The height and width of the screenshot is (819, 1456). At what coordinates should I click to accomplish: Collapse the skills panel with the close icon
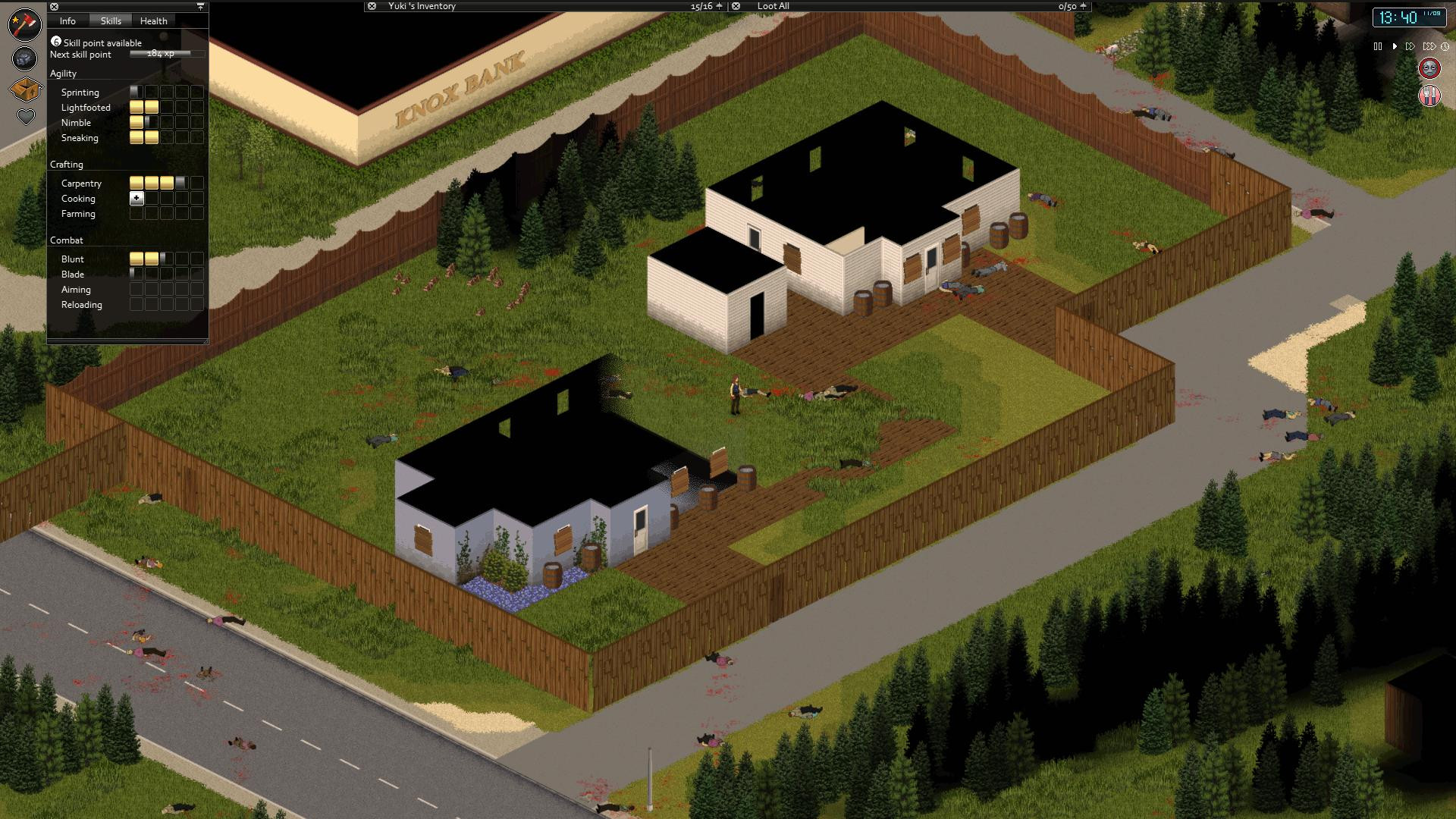(x=52, y=6)
